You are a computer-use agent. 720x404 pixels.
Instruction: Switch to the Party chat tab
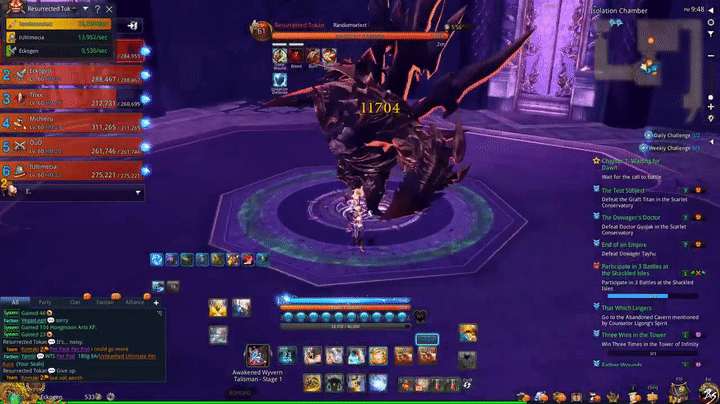pyautogui.click(x=44, y=300)
